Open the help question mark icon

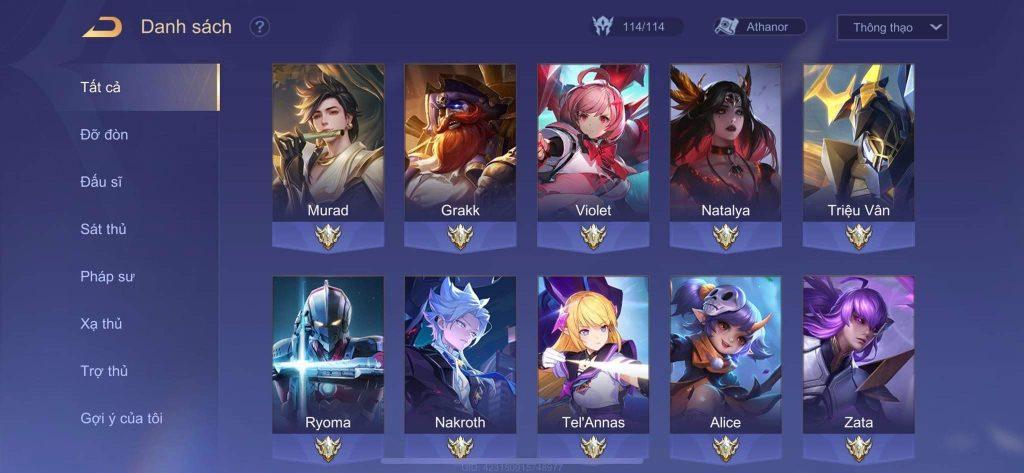(260, 27)
